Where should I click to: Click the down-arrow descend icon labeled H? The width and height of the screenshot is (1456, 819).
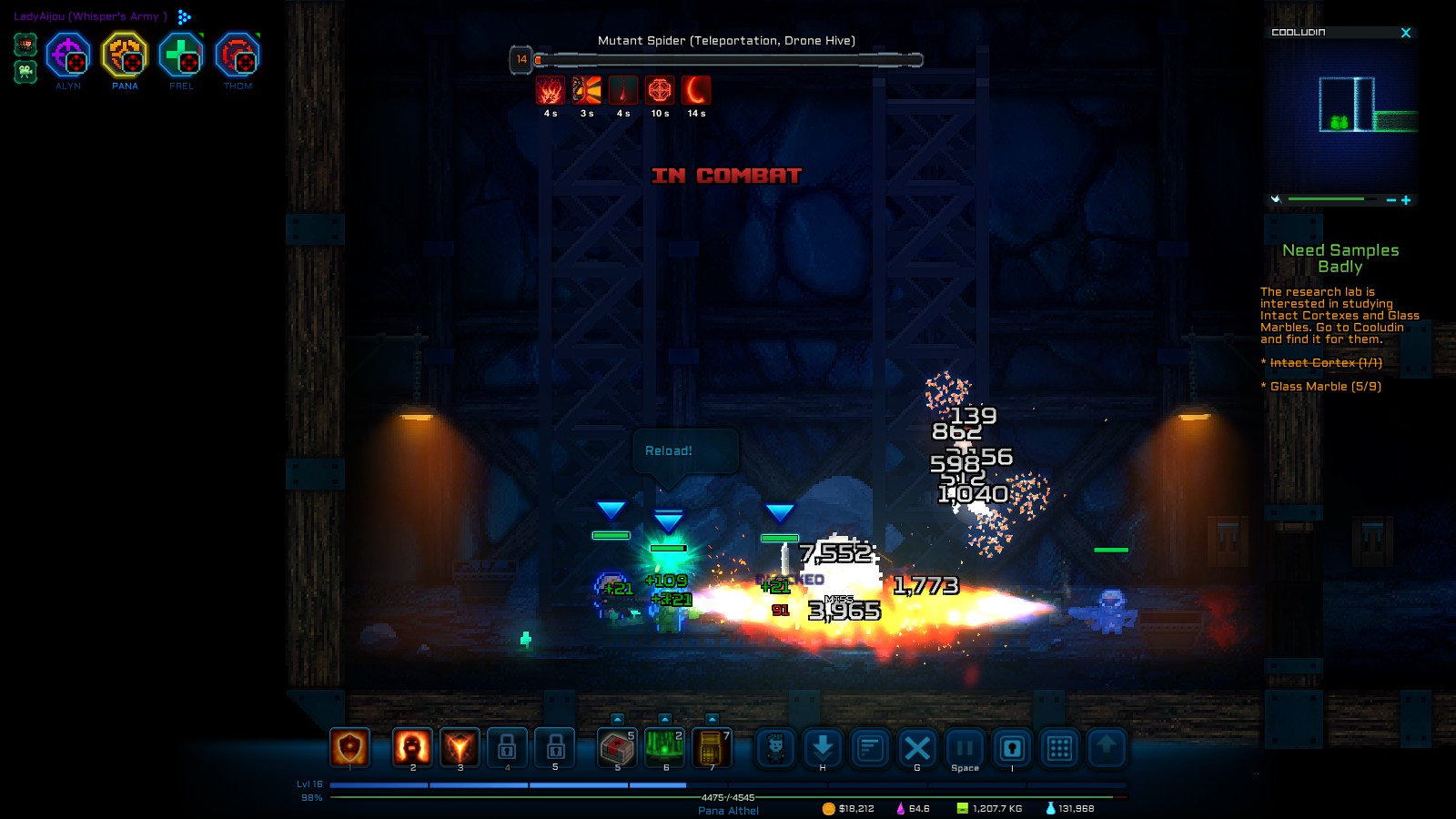823,746
